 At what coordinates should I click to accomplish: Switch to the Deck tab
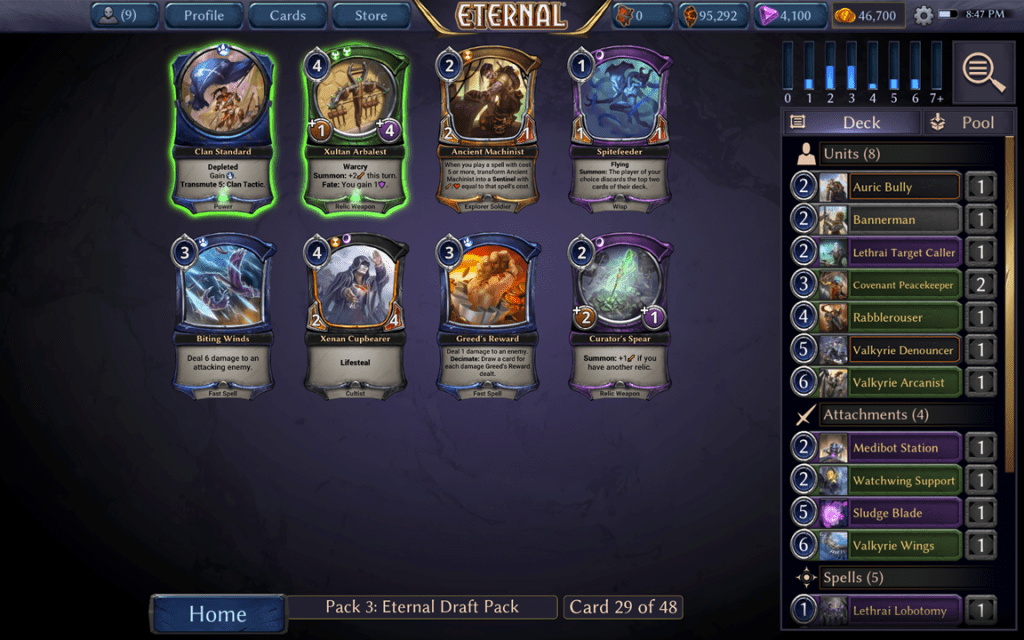click(x=851, y=122)
